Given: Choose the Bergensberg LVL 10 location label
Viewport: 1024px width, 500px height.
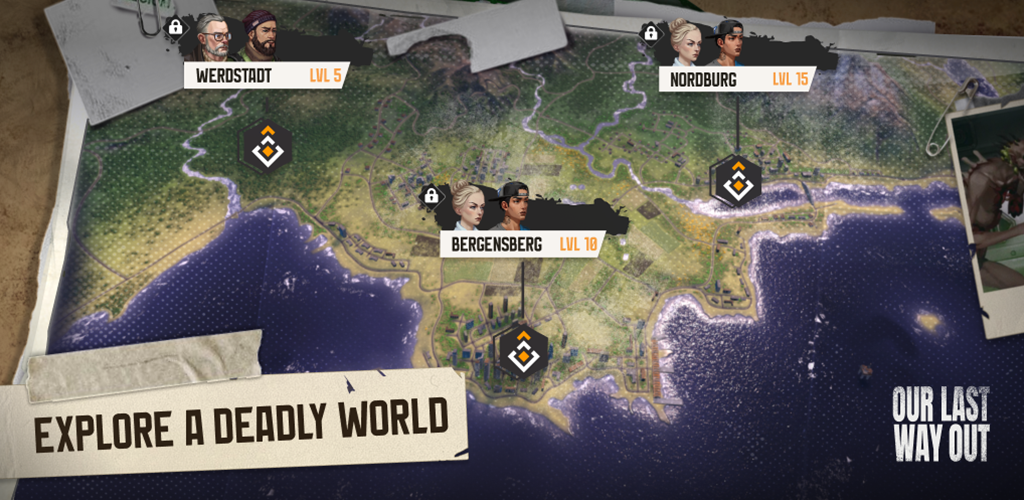Looking at the screenshot, I should 520,244.
